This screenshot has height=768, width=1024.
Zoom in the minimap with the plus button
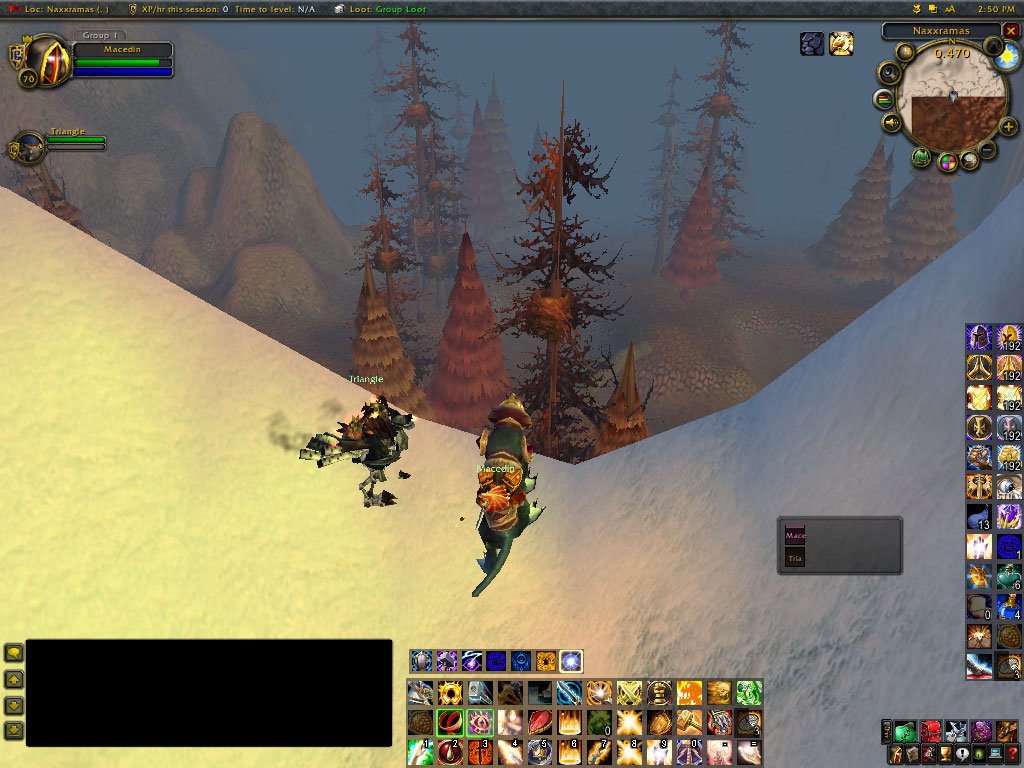point(1010,128)
